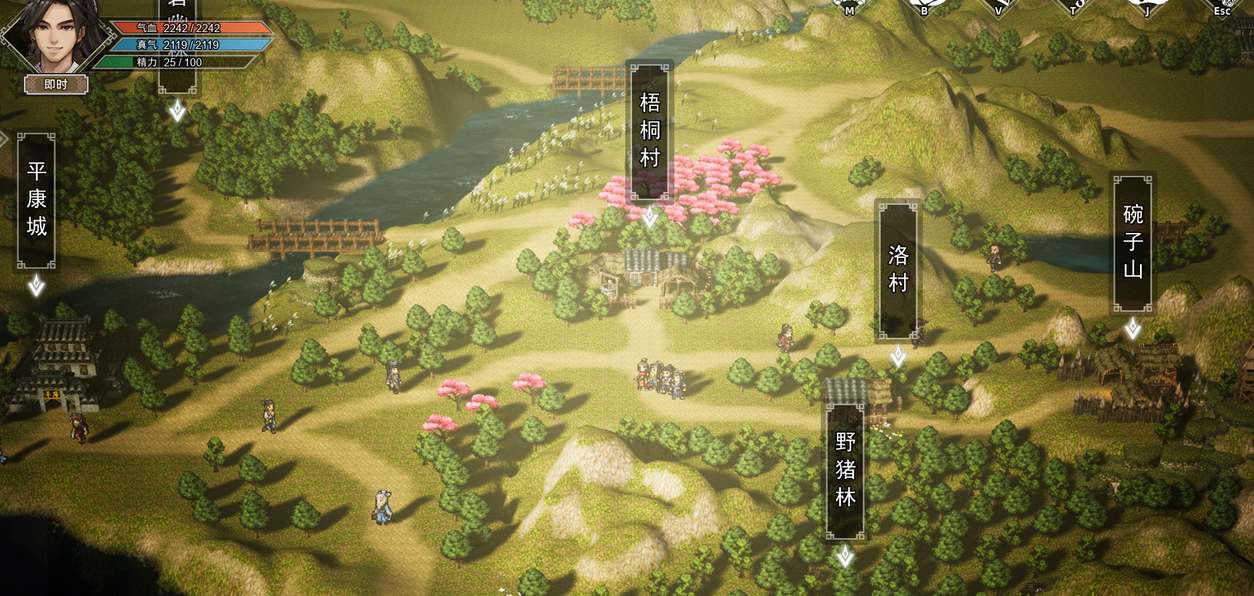Image resolution: width=1254 pixels, height=596 pixels.
Task: Select the 平康城 location marker
Action: [x=37, y=200]
